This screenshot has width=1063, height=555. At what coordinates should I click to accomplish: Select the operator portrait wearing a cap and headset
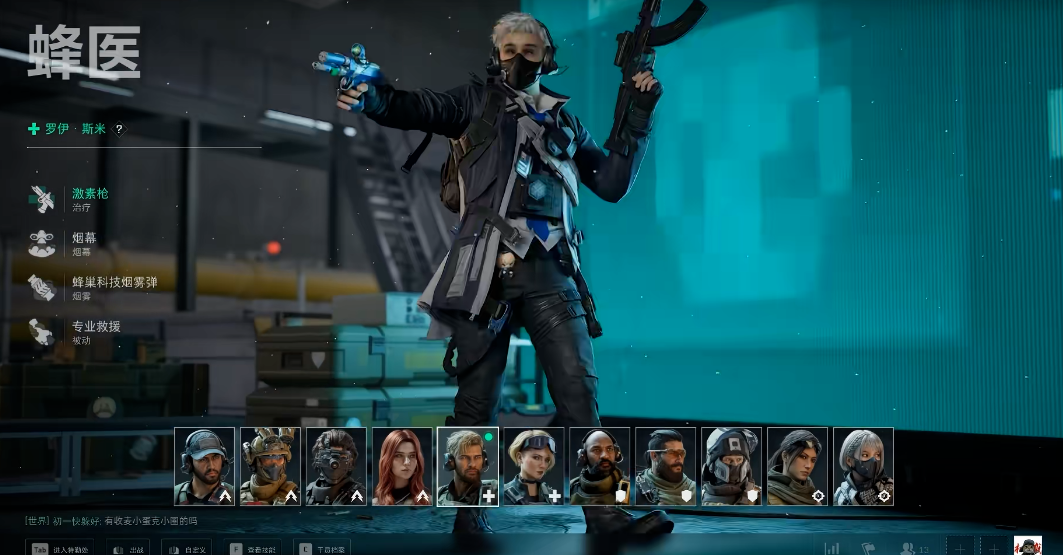point(204,466)
